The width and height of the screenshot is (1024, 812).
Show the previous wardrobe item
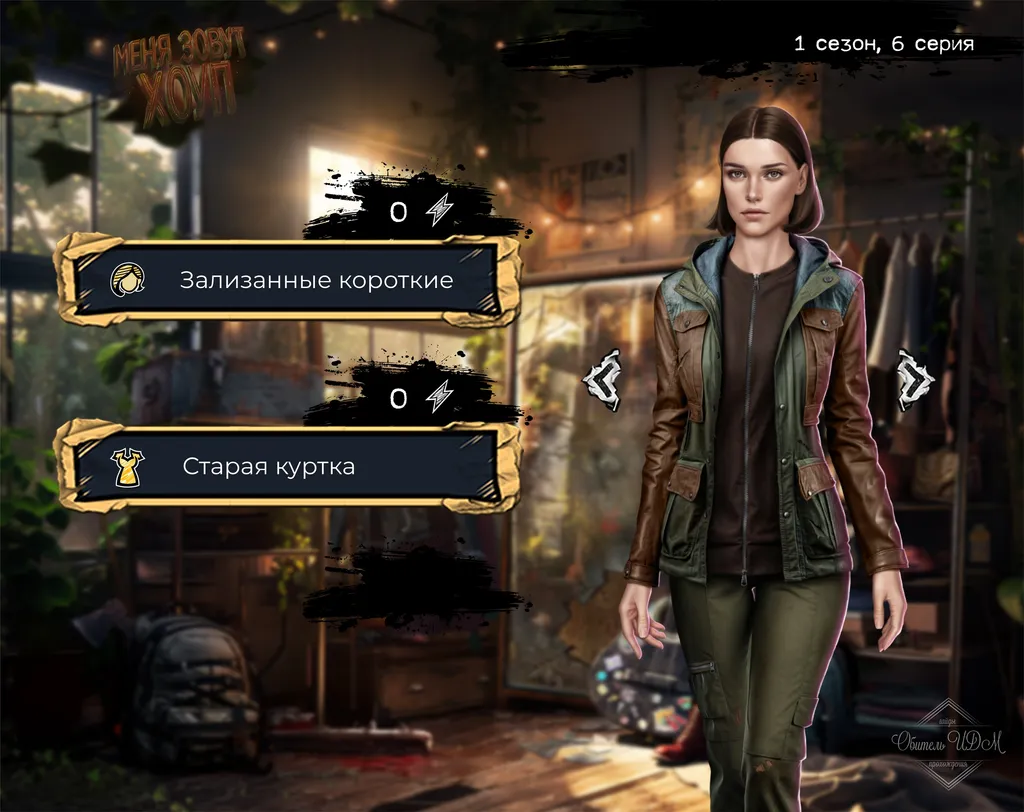(602, 380)
